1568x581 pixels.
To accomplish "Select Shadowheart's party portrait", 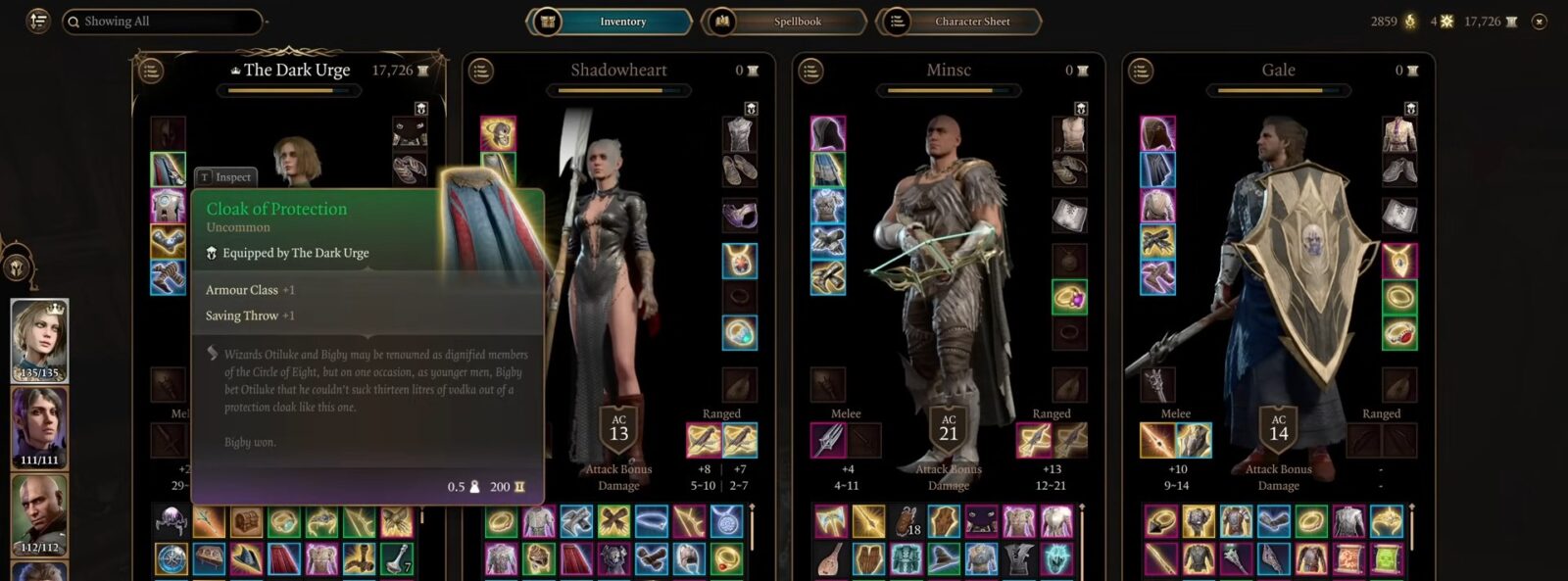I will pyautogui.click(x=39, y=427).
